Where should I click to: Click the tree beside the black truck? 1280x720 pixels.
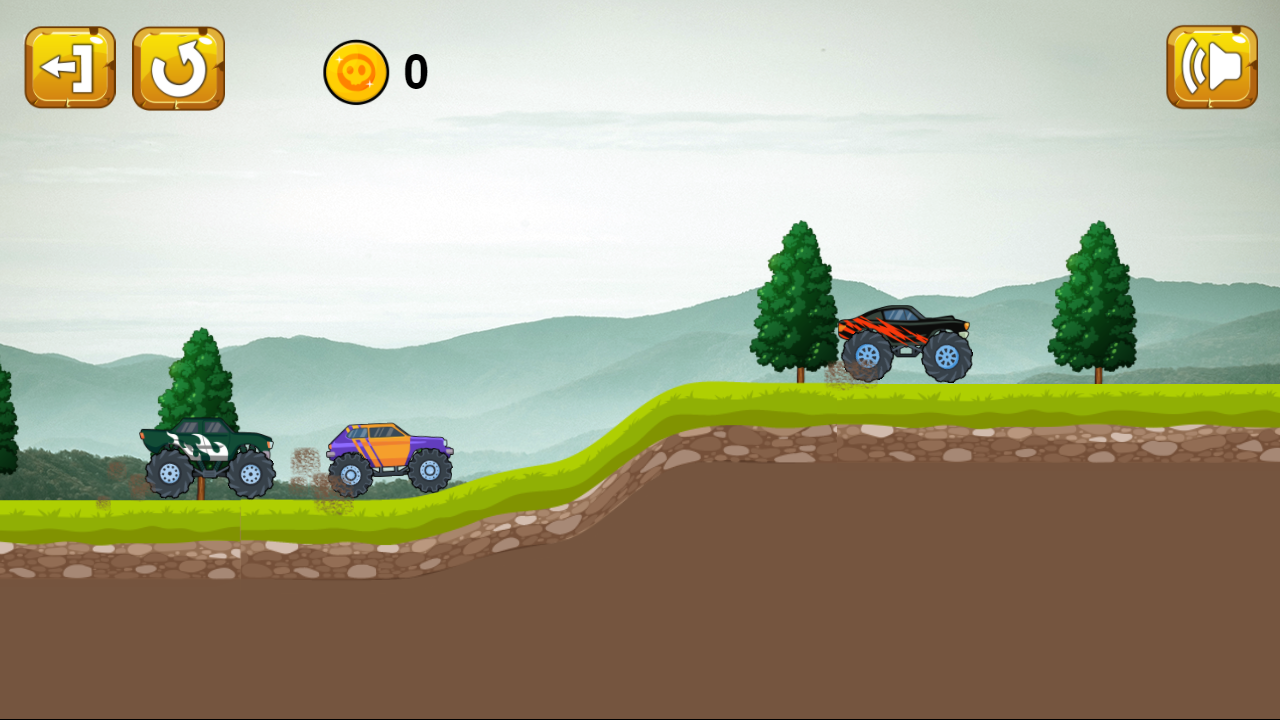tap(793, 300)
